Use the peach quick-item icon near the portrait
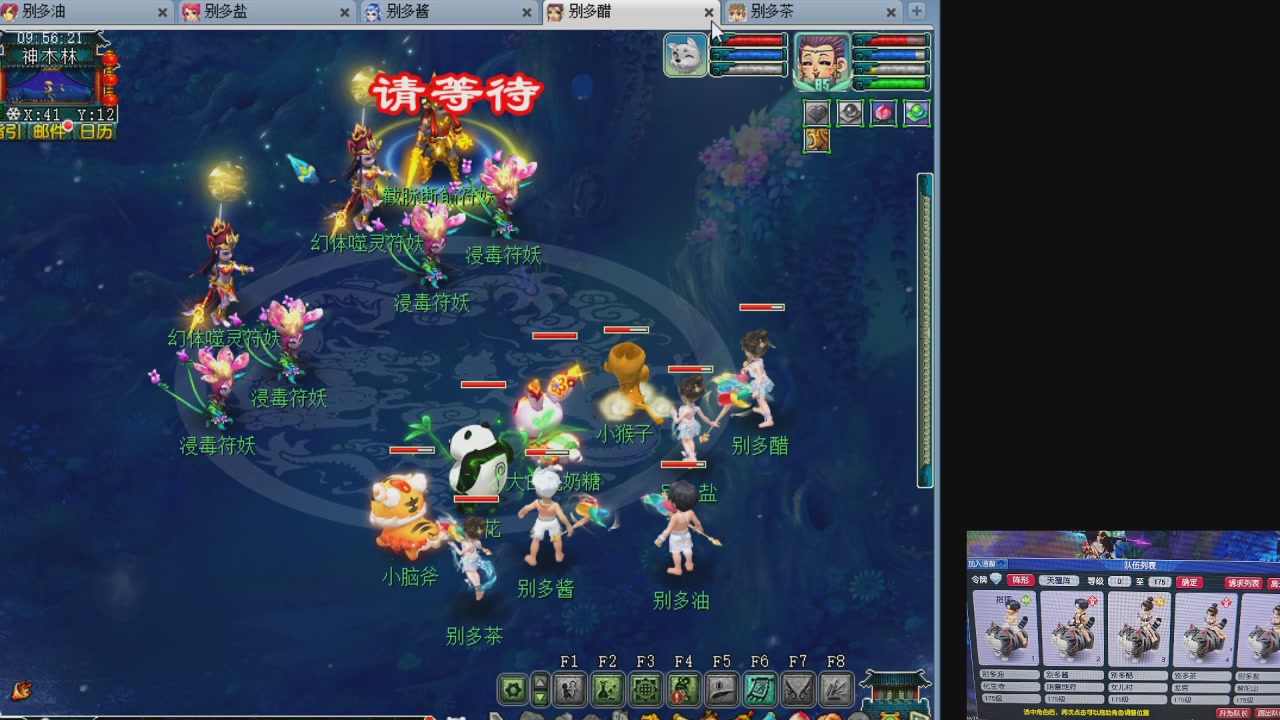This screenshot has height=720, width=1280. [x=885, y=113]
